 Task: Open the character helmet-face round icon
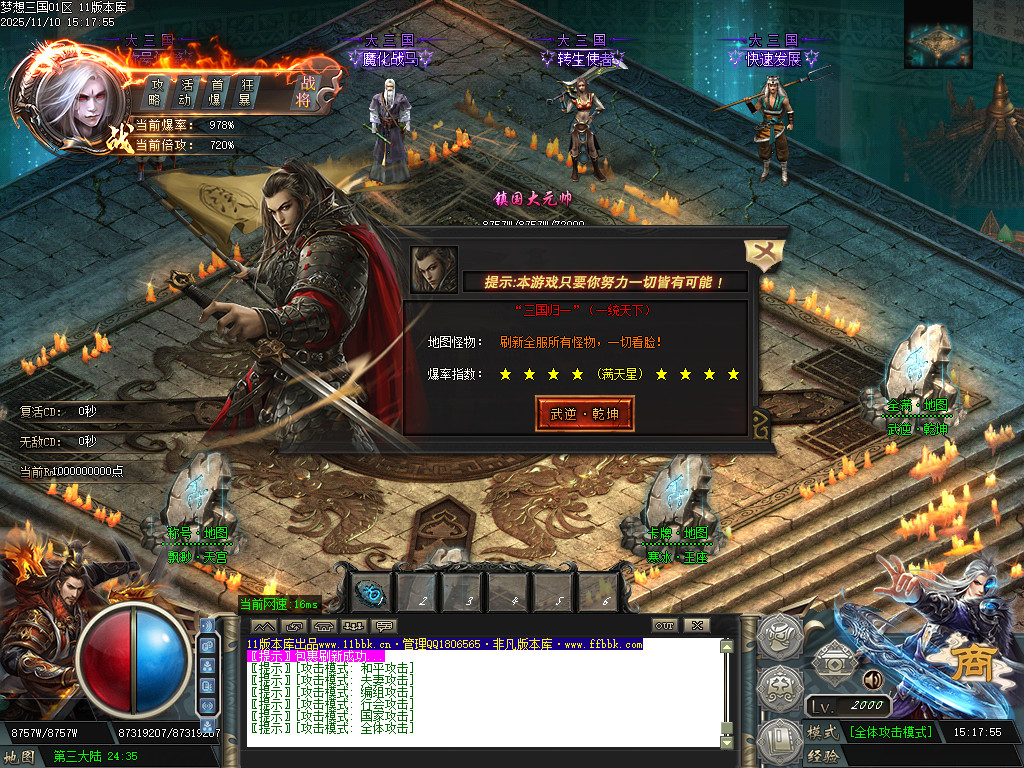[x=775, y=637]
